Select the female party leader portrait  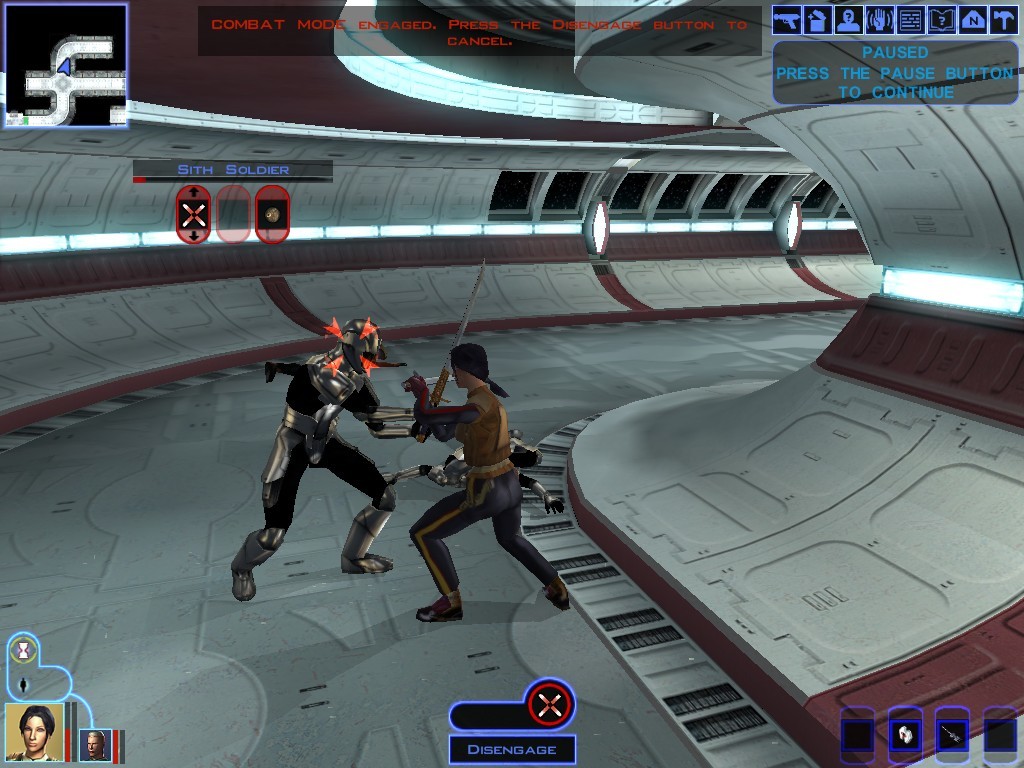click(x=34, y=731)
